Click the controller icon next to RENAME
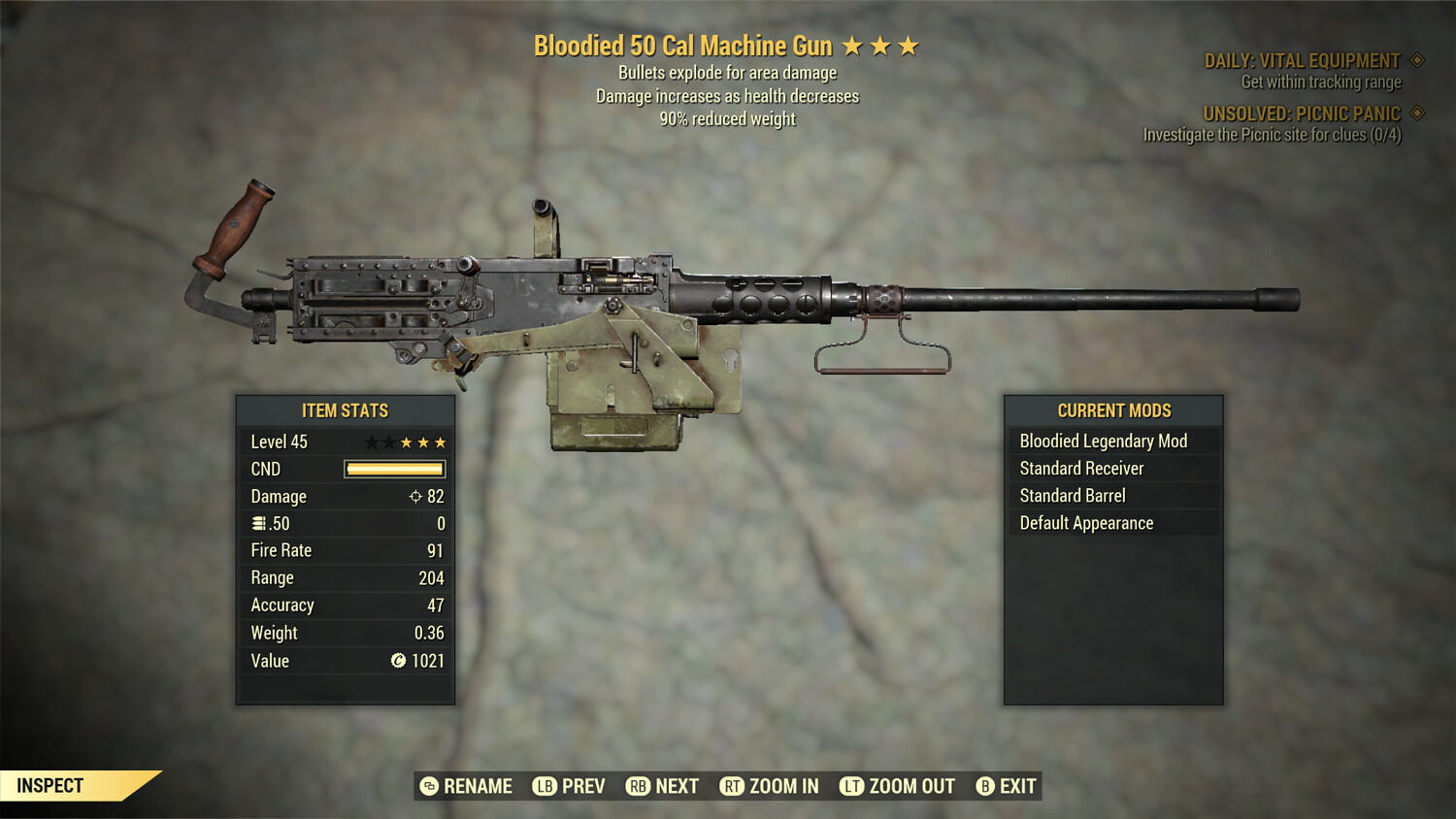This screenshot has height=819, width=1456. (427, 786)
